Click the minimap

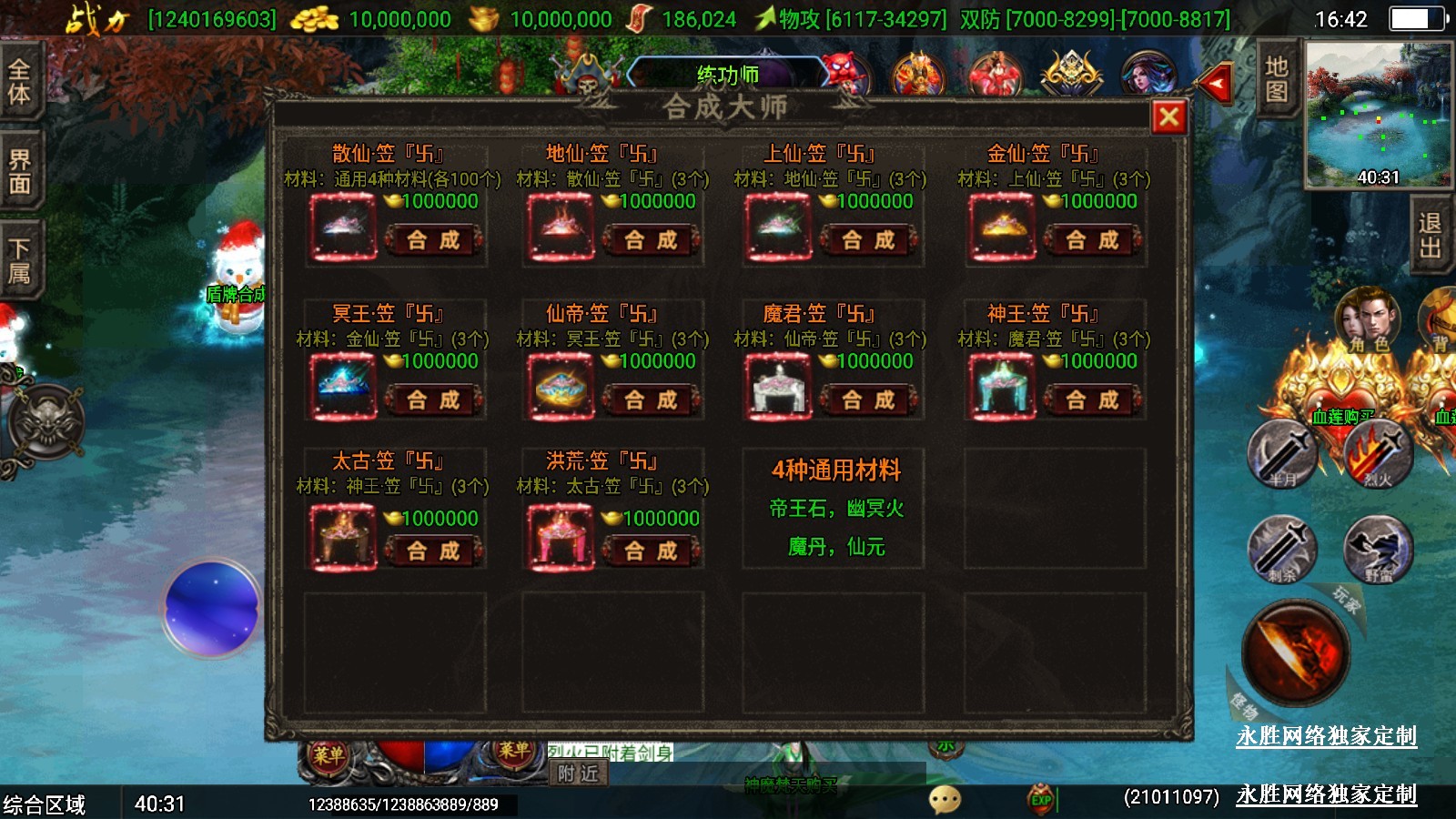[1378, 115]
